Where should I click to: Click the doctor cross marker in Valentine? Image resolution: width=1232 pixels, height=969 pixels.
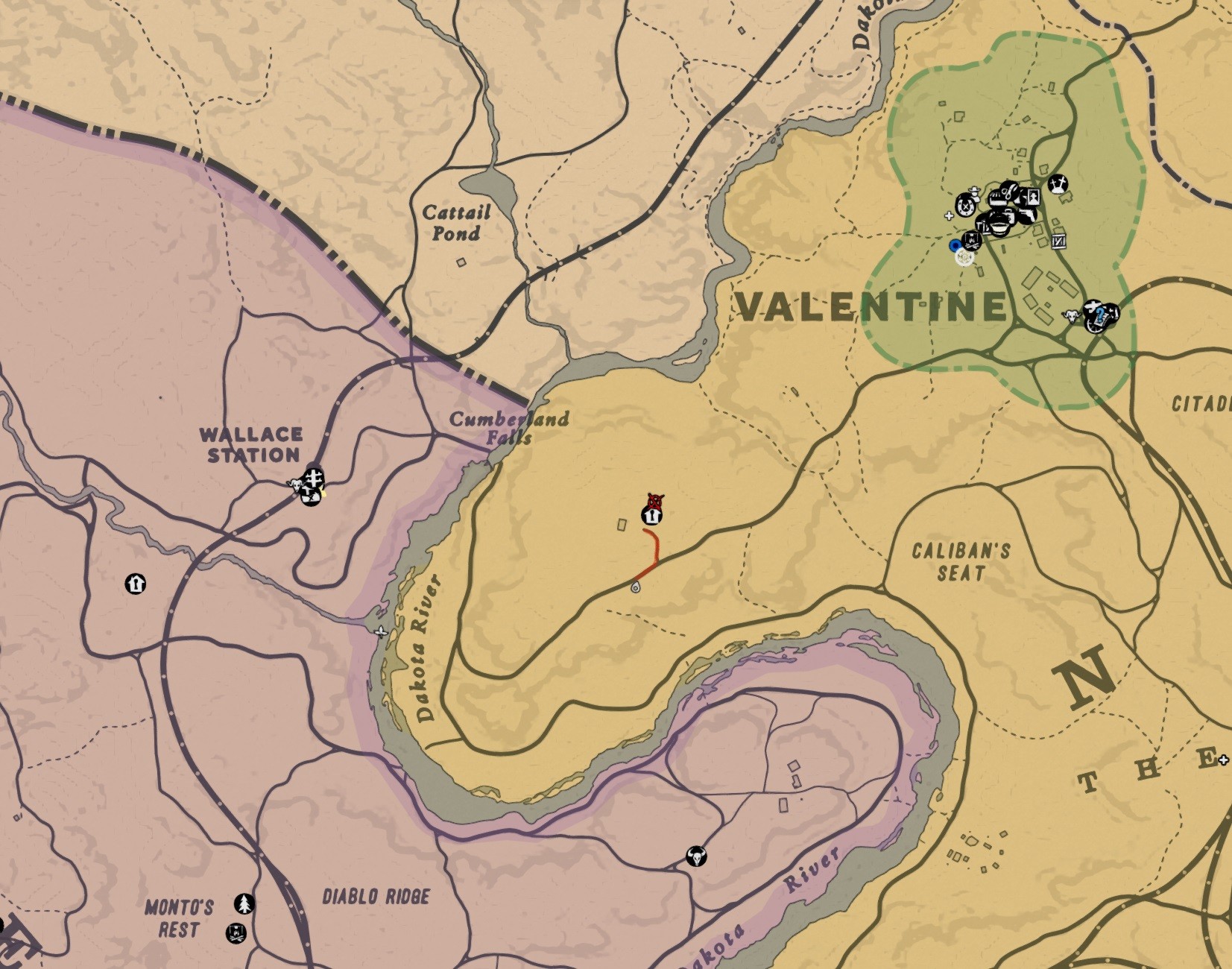click(950, 216)
